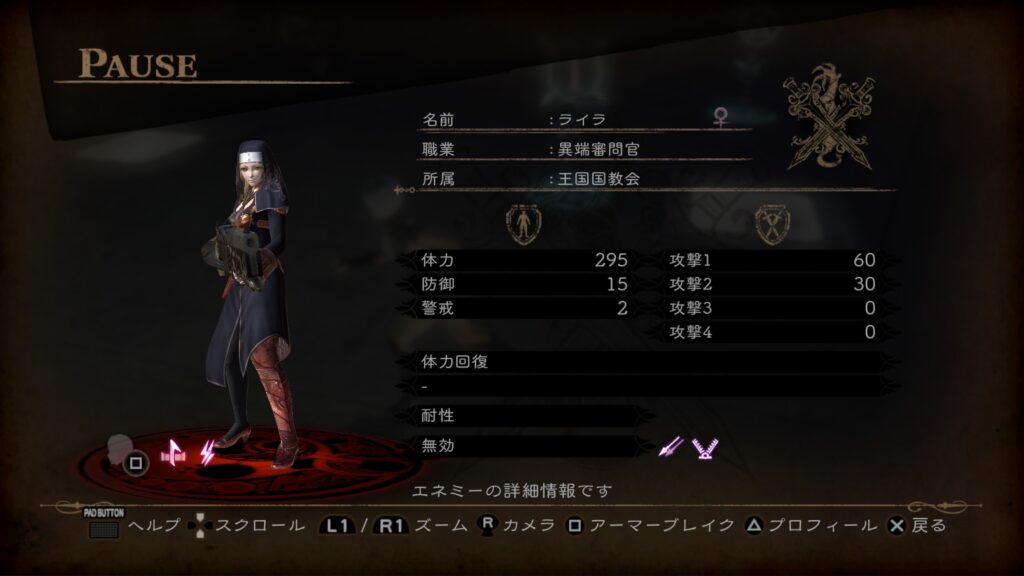Select the 攻撃1 attack row

click(x=775, y=260)
